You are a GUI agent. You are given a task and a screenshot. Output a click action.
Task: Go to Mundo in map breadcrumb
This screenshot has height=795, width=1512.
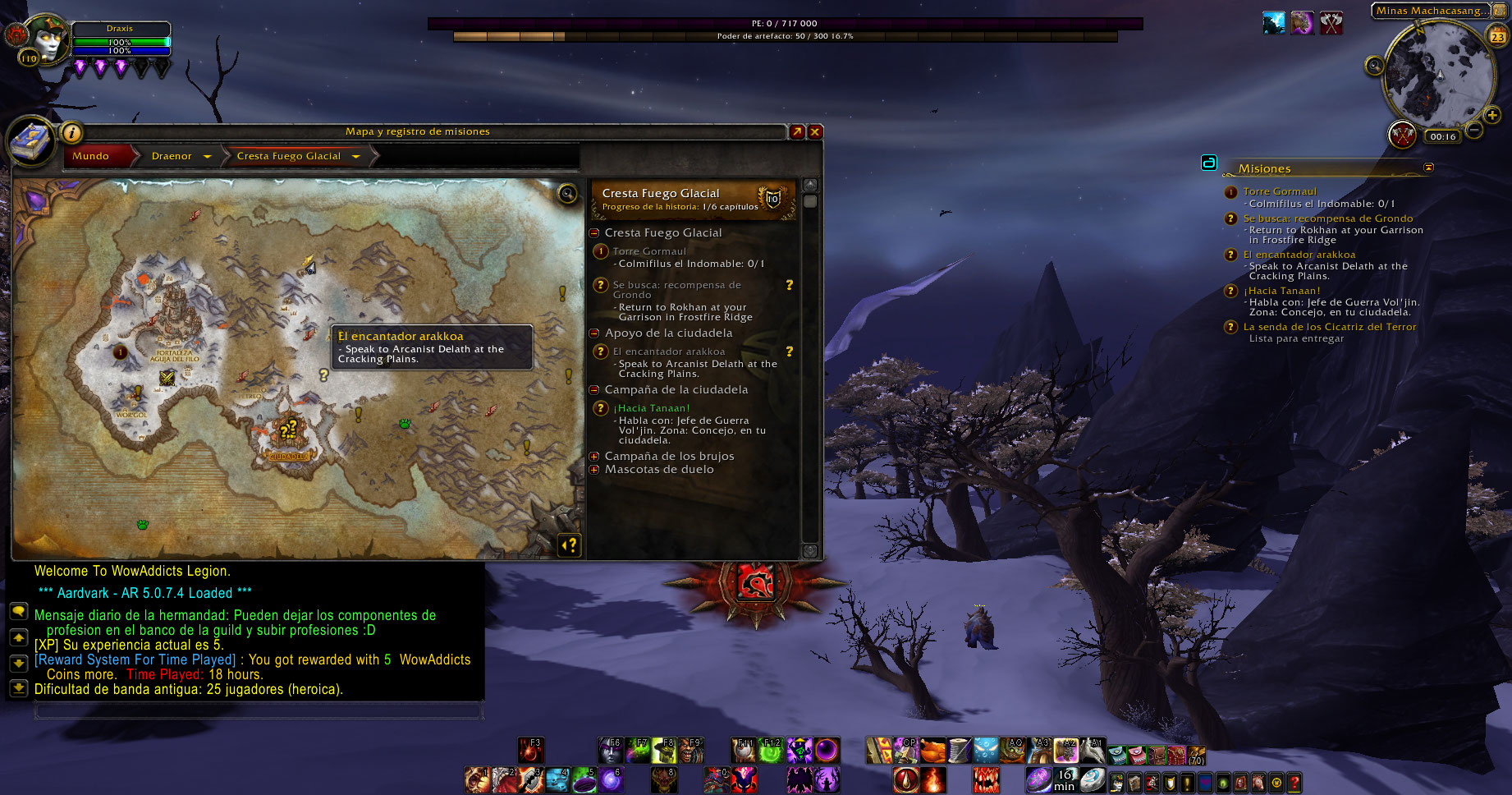pos(90,156)
